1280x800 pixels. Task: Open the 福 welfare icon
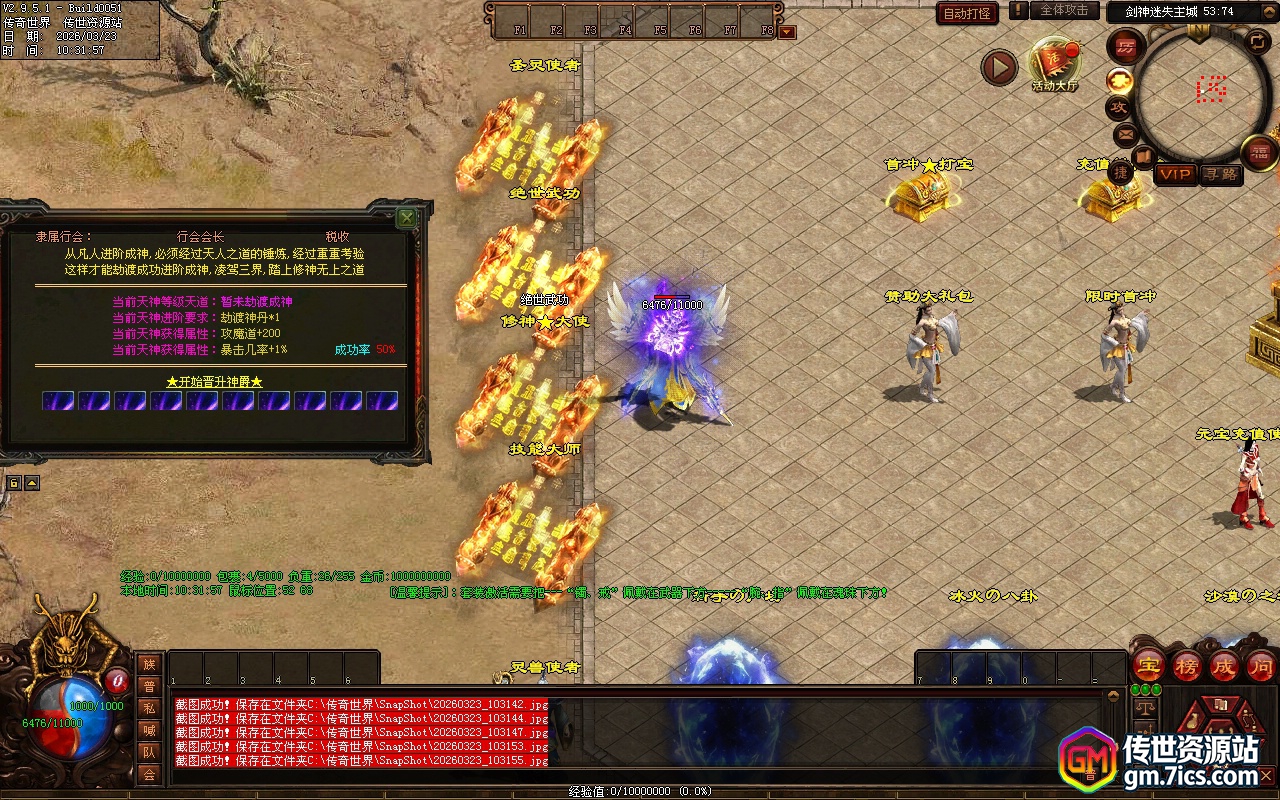point(1259,152)
